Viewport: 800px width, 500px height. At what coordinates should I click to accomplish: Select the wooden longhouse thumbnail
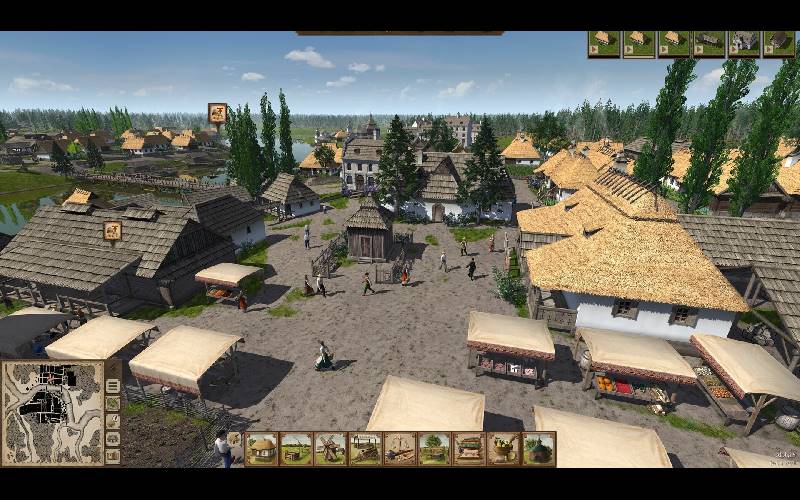[708, 44]
